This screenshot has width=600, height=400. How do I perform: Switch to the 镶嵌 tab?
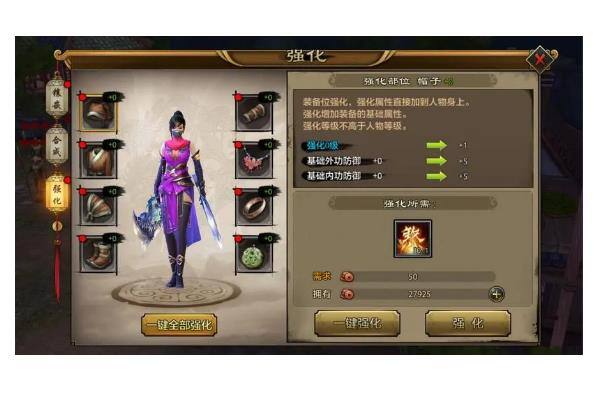pos(57,98)
